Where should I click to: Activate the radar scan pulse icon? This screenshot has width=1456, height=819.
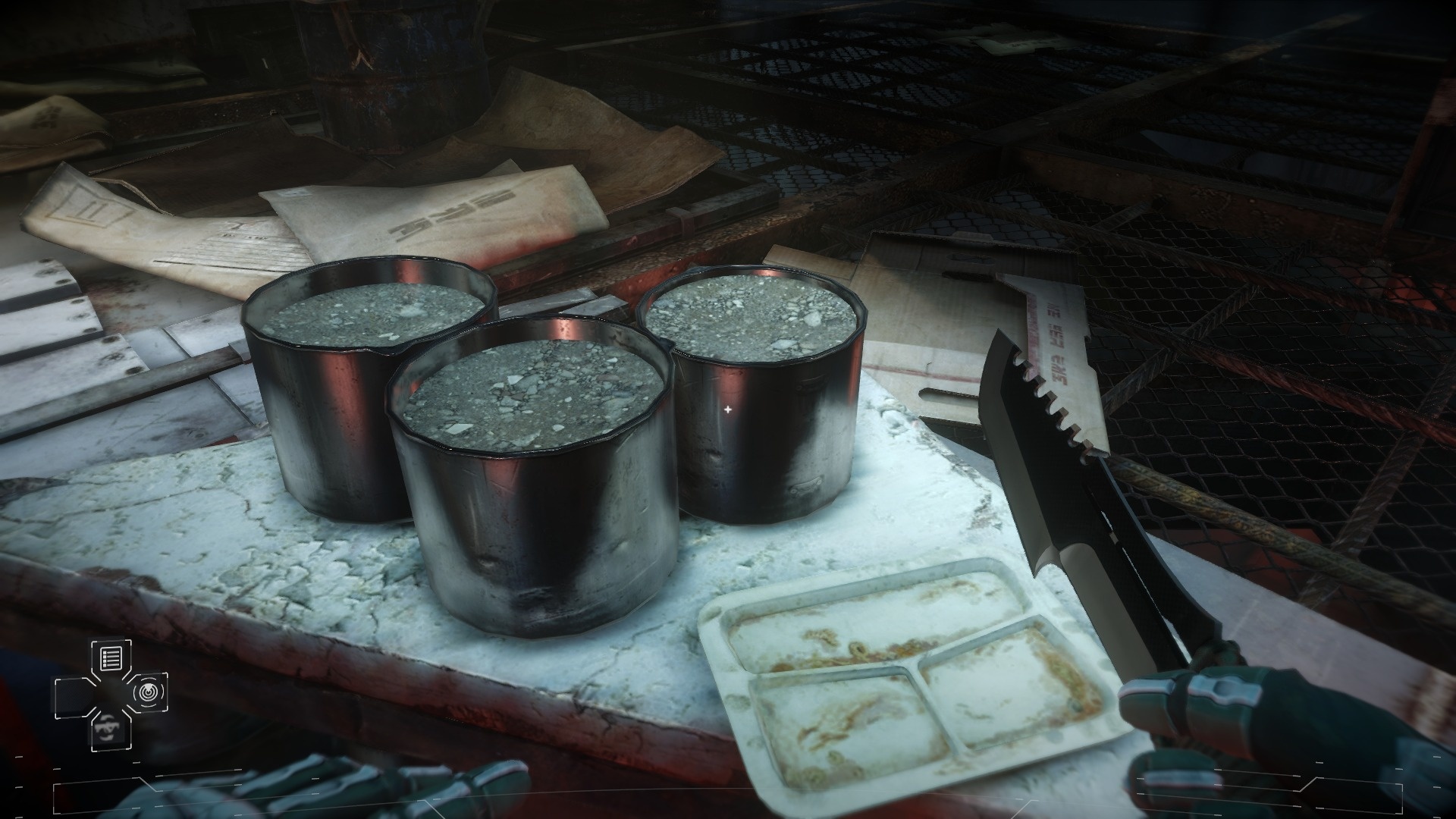point(147,692)
